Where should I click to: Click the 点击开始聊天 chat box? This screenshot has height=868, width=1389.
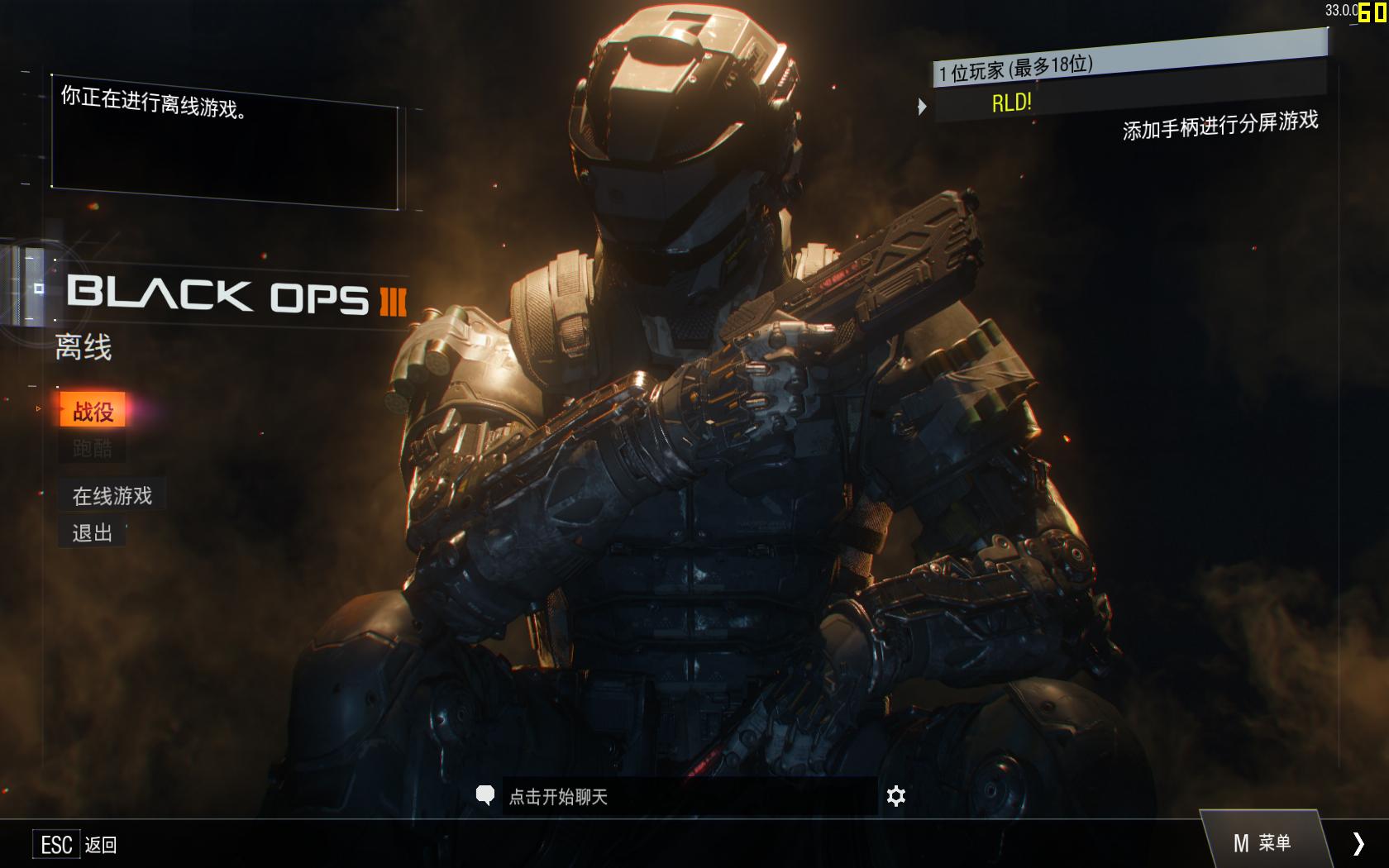tap(688, 797)
